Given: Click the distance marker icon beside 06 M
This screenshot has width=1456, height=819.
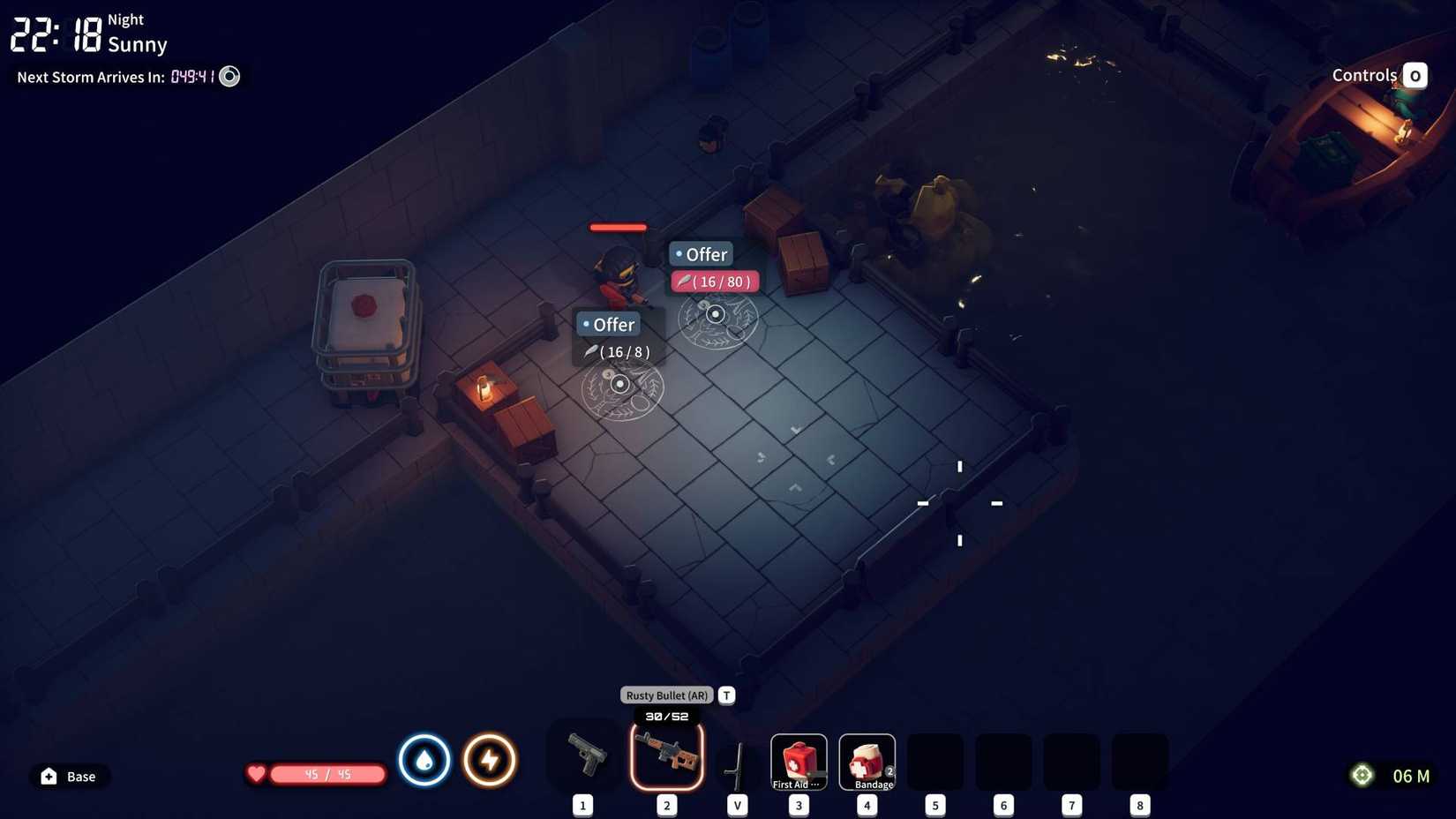Looking at the screenshot, I should tap(1362, 775).
